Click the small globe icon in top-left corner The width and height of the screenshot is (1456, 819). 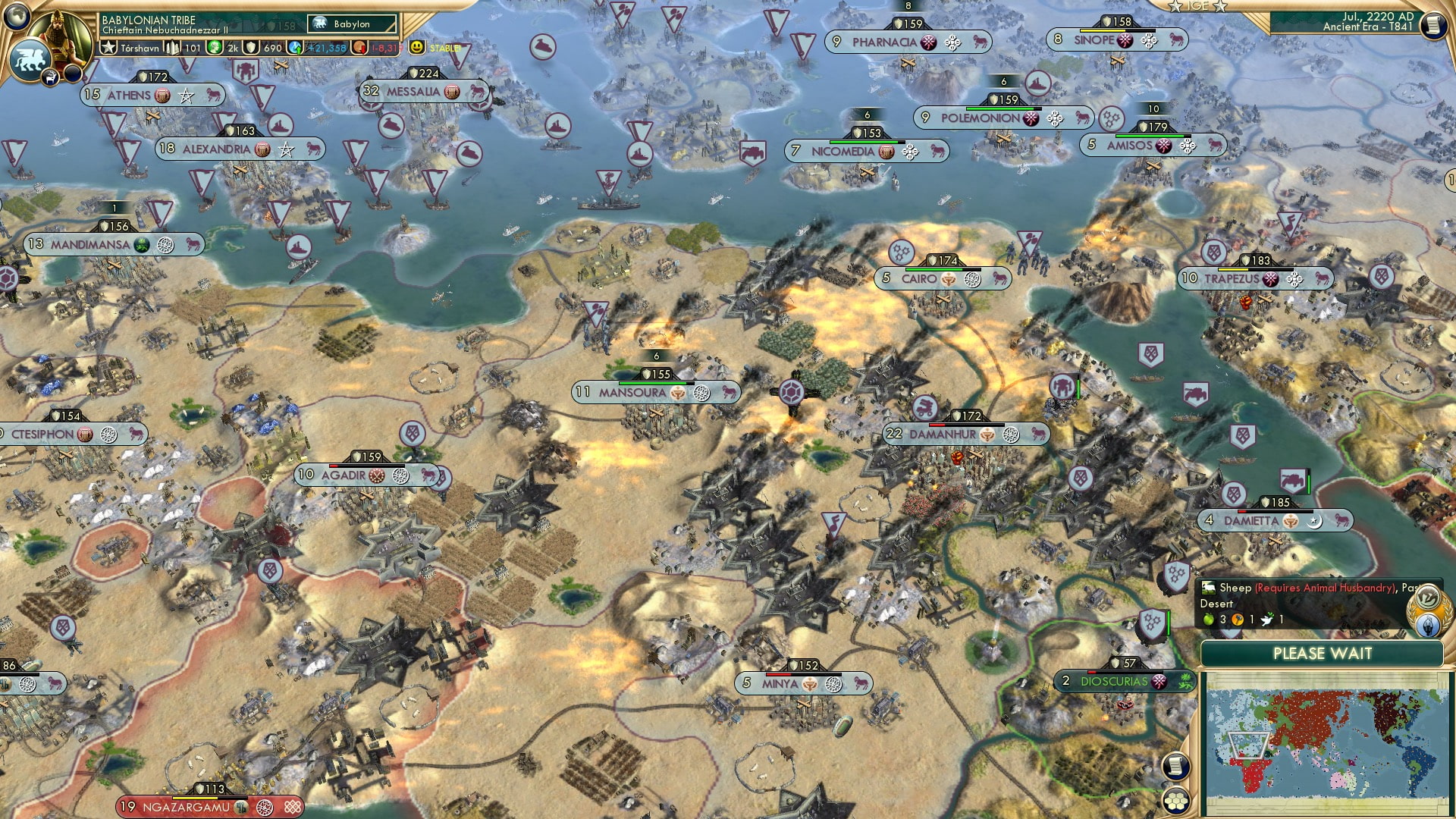[x=15, y=18]
